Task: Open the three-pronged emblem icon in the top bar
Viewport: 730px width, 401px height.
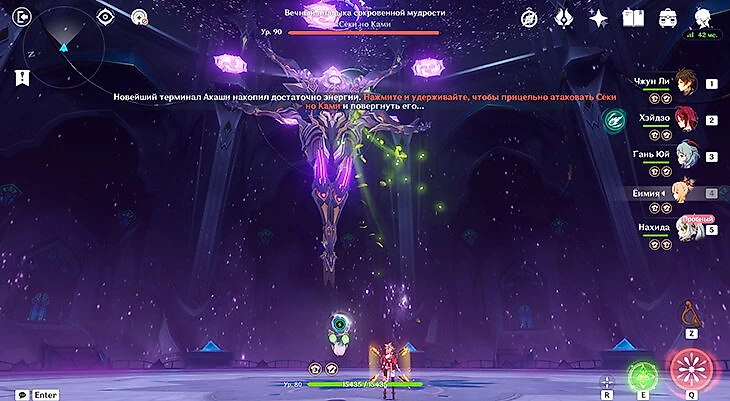Action: click(563, 18)
